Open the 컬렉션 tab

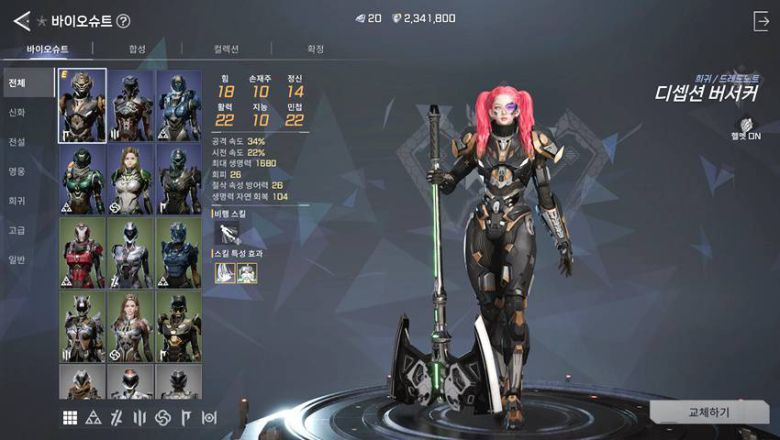click(227, 49)
